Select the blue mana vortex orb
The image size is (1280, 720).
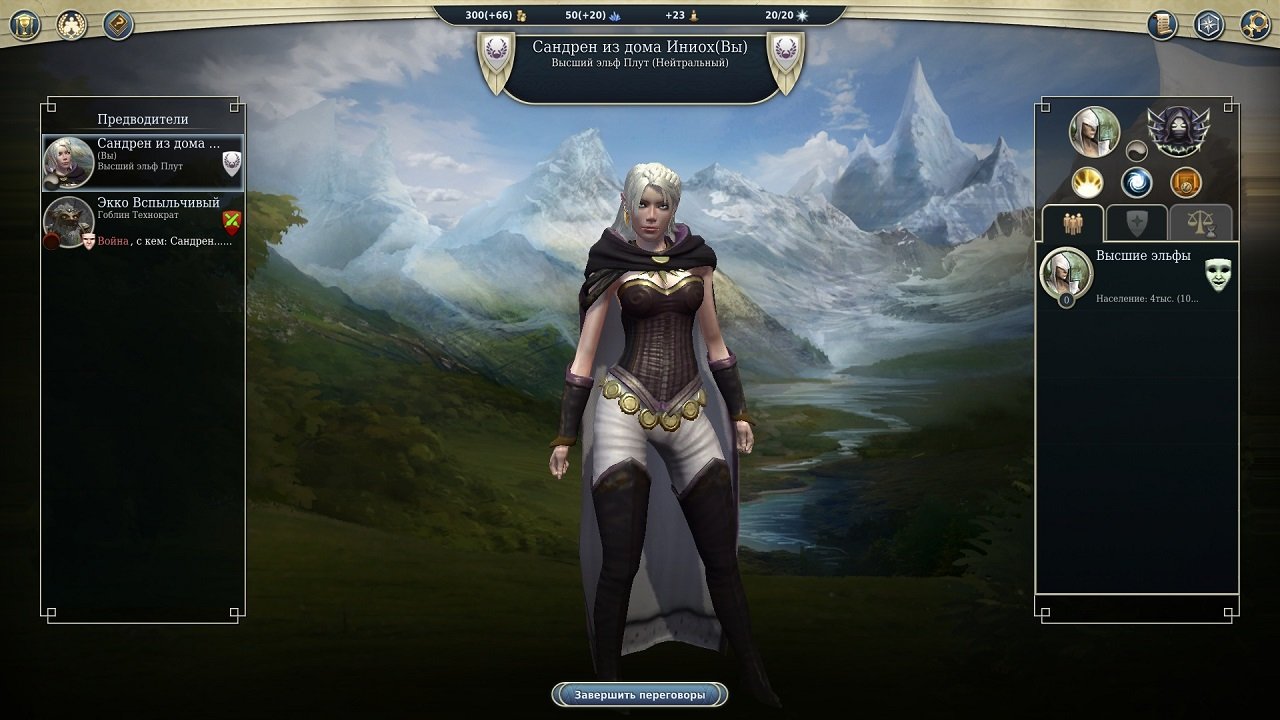tap(1136, 182)
